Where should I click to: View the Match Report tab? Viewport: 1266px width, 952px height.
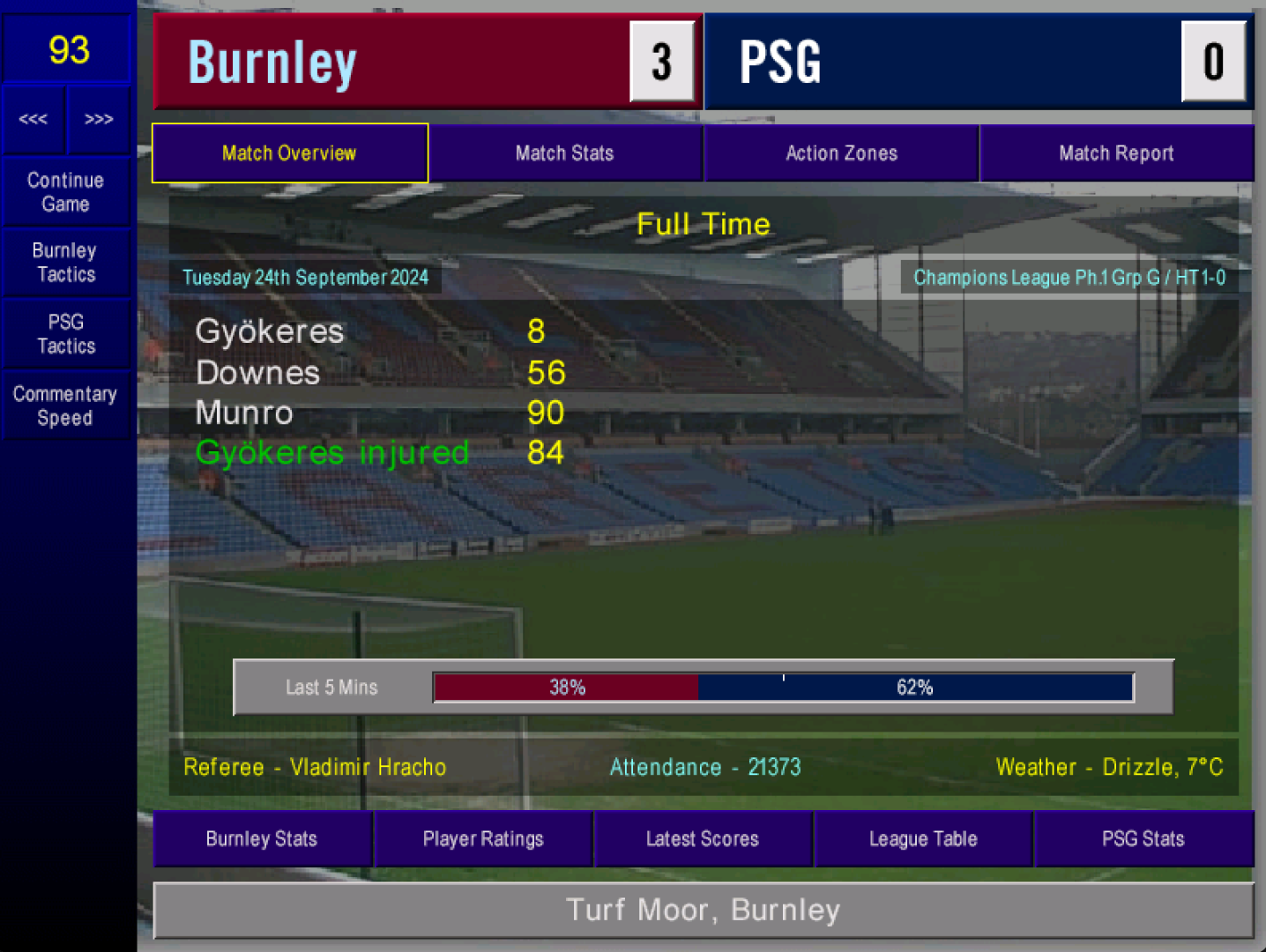1116,153
